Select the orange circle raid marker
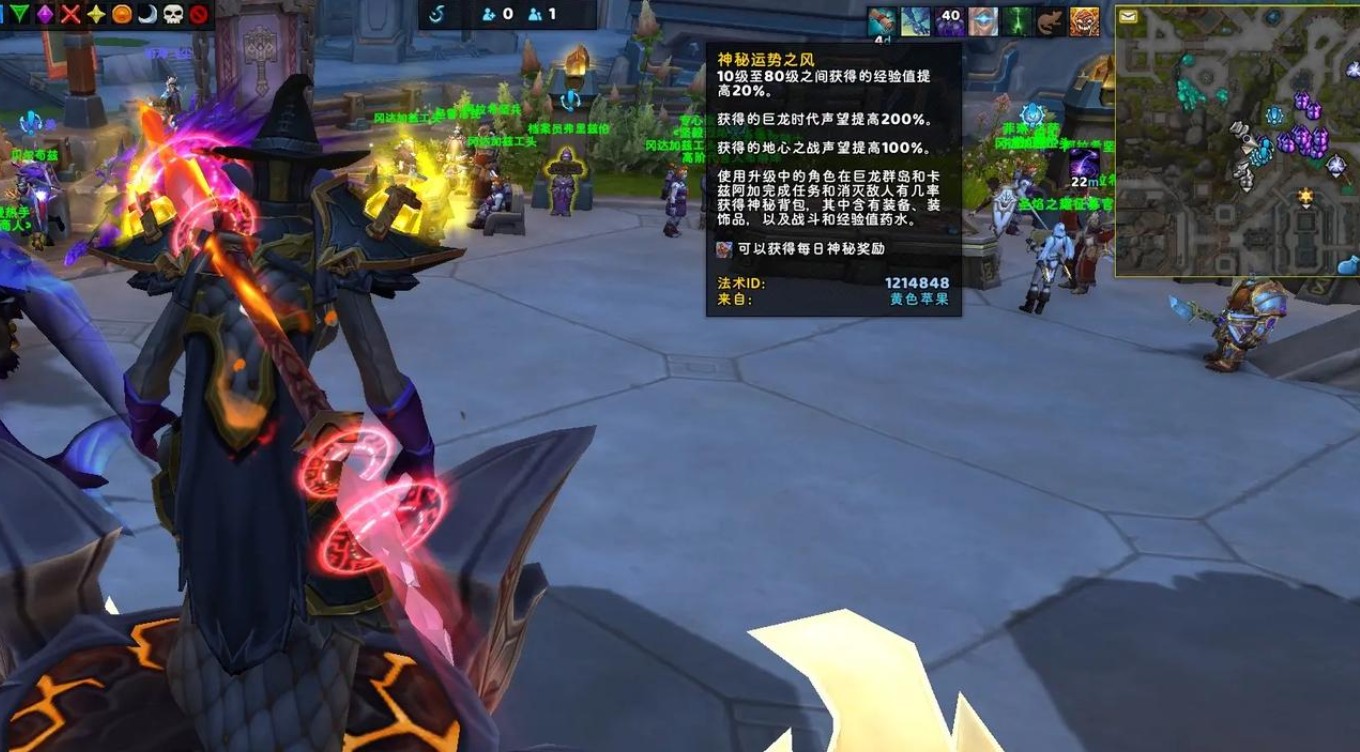Image resolution: width=1360 pixels, height=752 pixels. 122,14
